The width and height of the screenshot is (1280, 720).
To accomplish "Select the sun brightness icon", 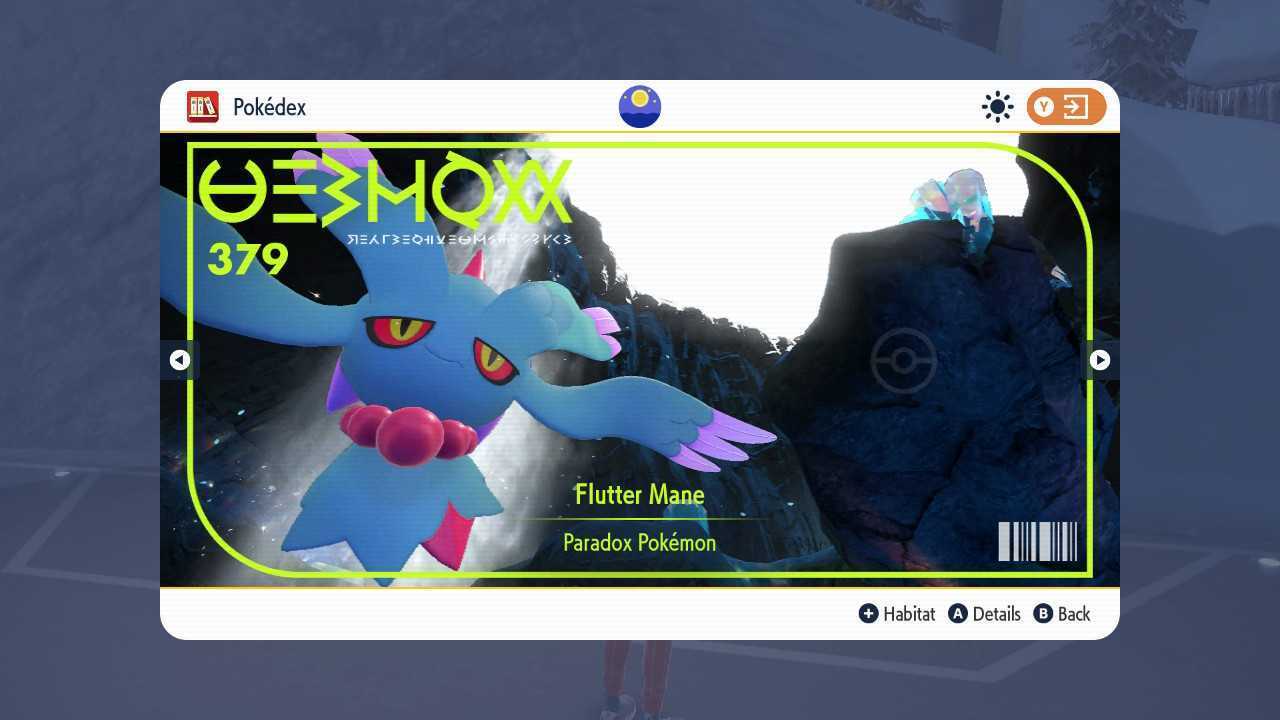I will click(x=997, y=106).
